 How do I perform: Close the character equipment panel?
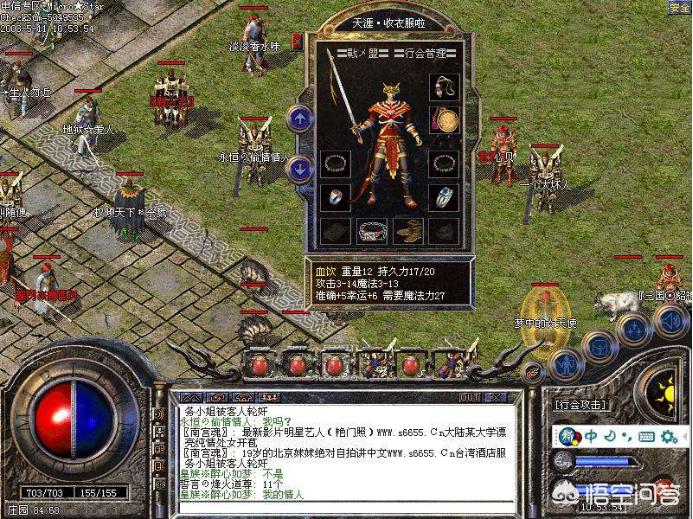[297, 42]
